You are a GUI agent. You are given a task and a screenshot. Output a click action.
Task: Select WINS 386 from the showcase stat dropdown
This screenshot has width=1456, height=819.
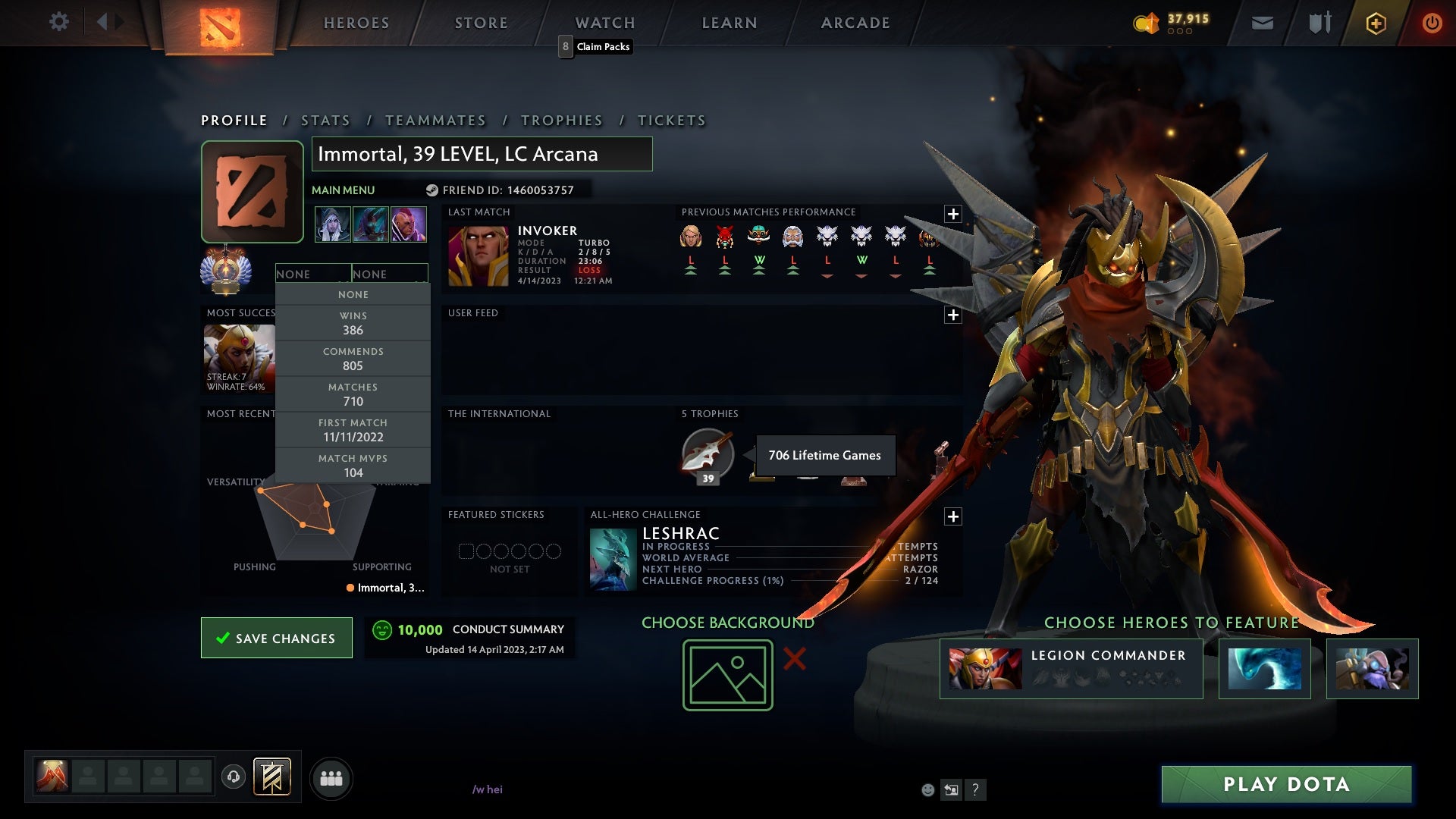point(353,323)
